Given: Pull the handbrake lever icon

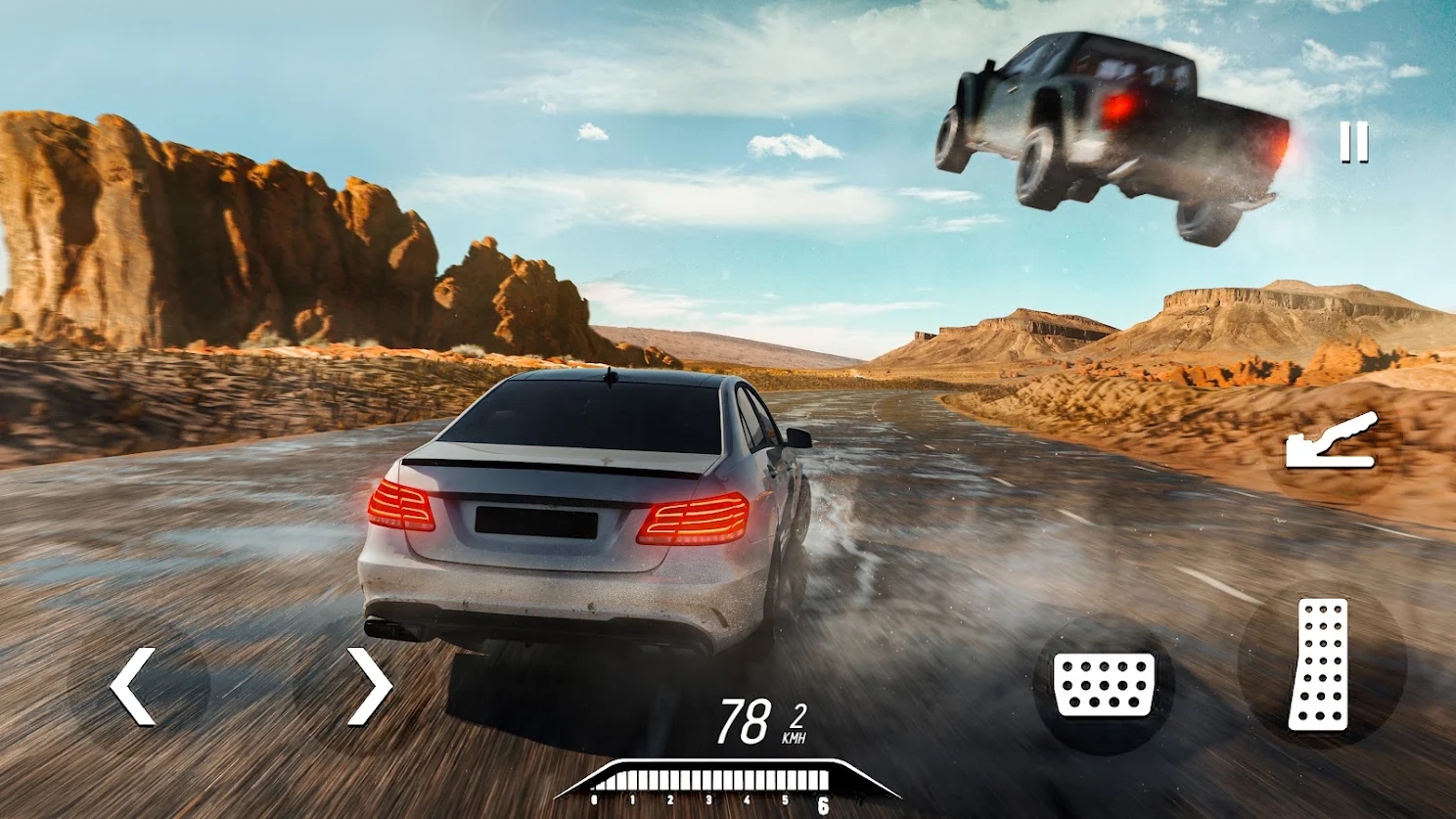Looking at the screenshot, I should click(1332, 442).
